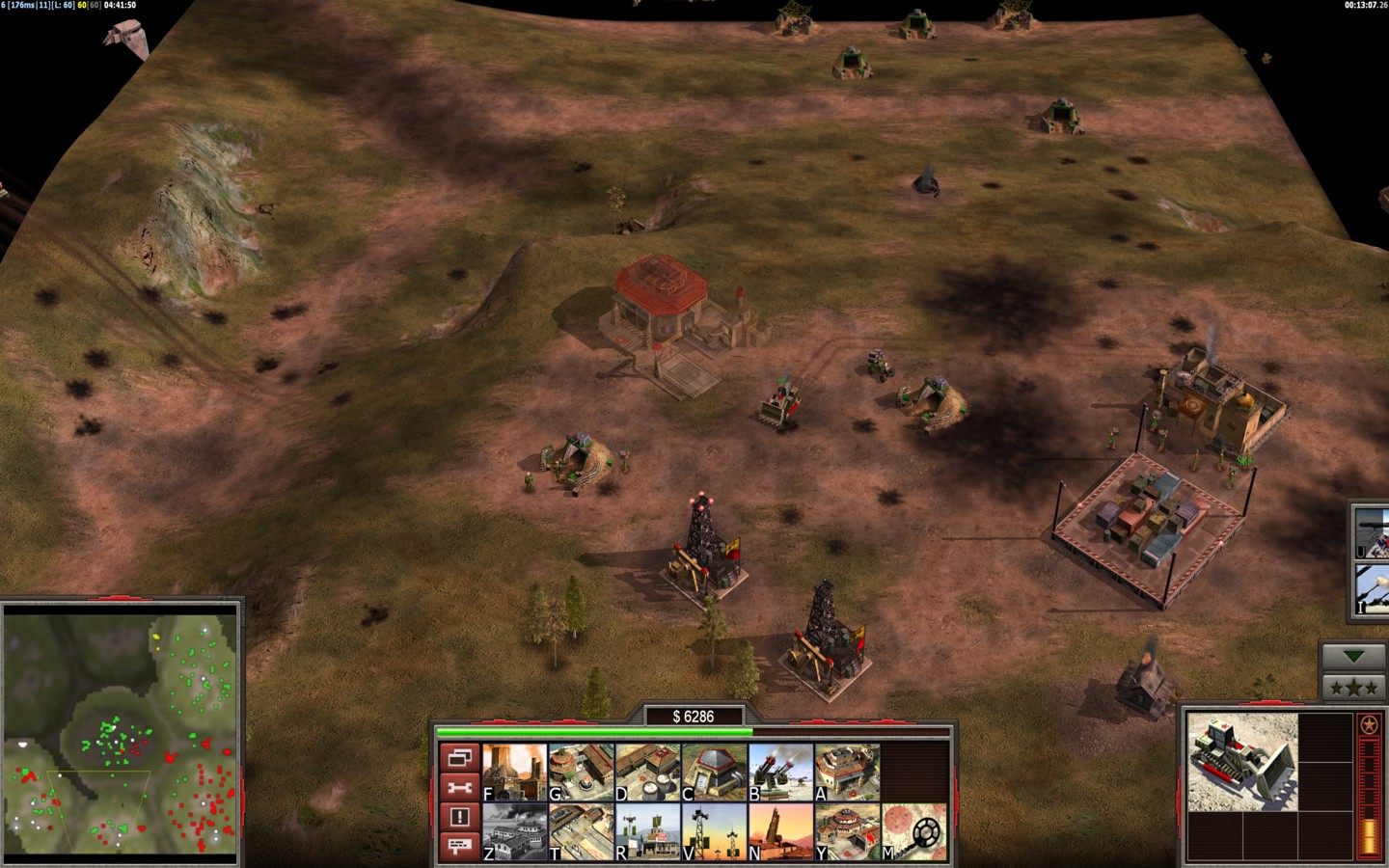Screen dimensions: 1389x868
Task: Activate the mine-clearing detector icon marked M
Action: pyautogui.click(x=914, y=832)
